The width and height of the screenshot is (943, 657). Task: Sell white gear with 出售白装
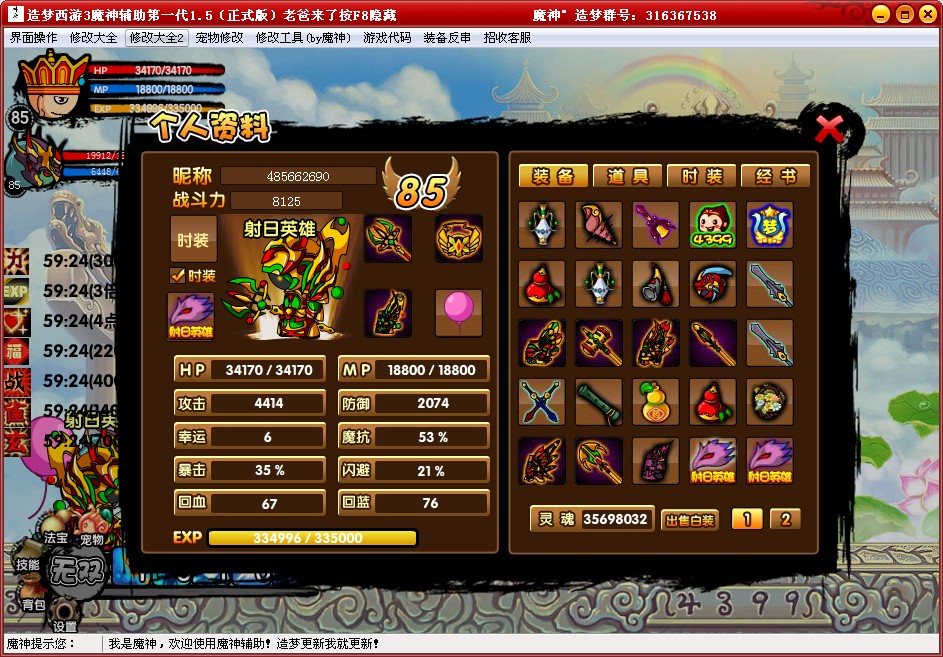690,519
